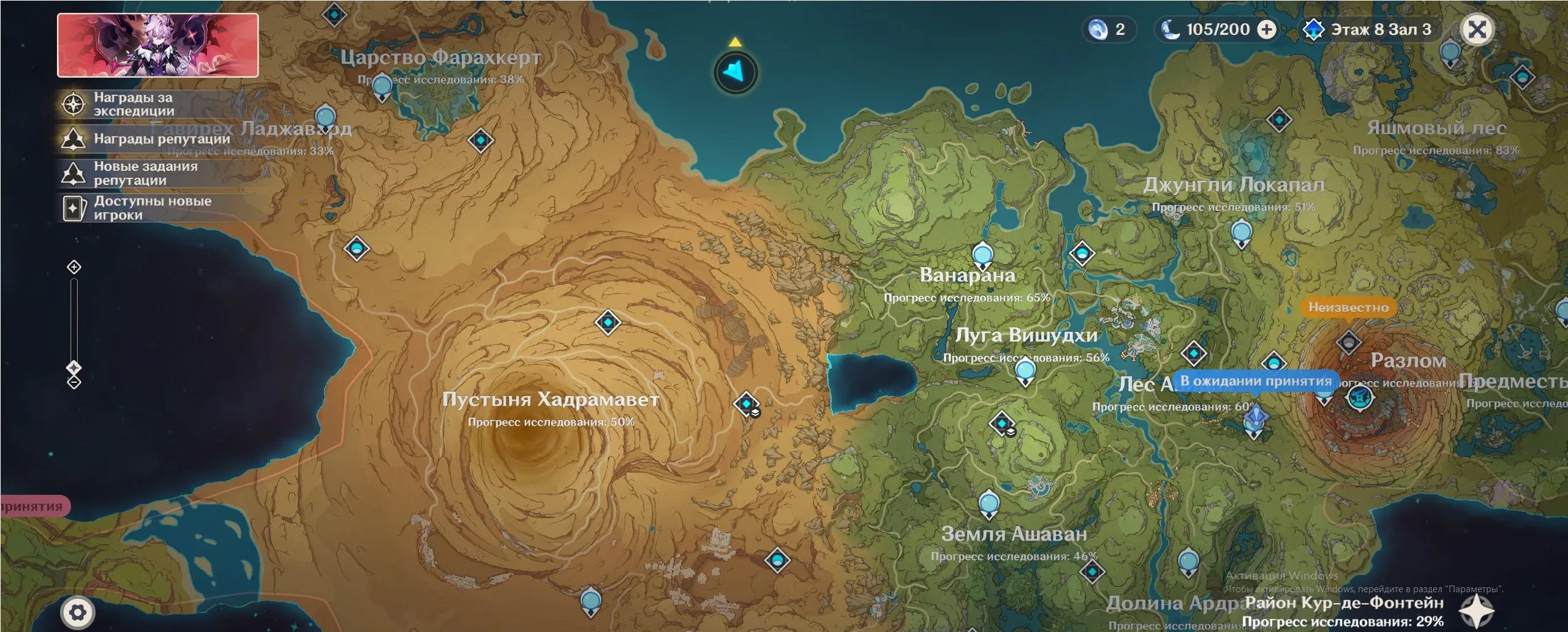This screenshot has width=1568, height=632.
Task: Select the round domain marker at Разлом
Action: coord(1360,397)
